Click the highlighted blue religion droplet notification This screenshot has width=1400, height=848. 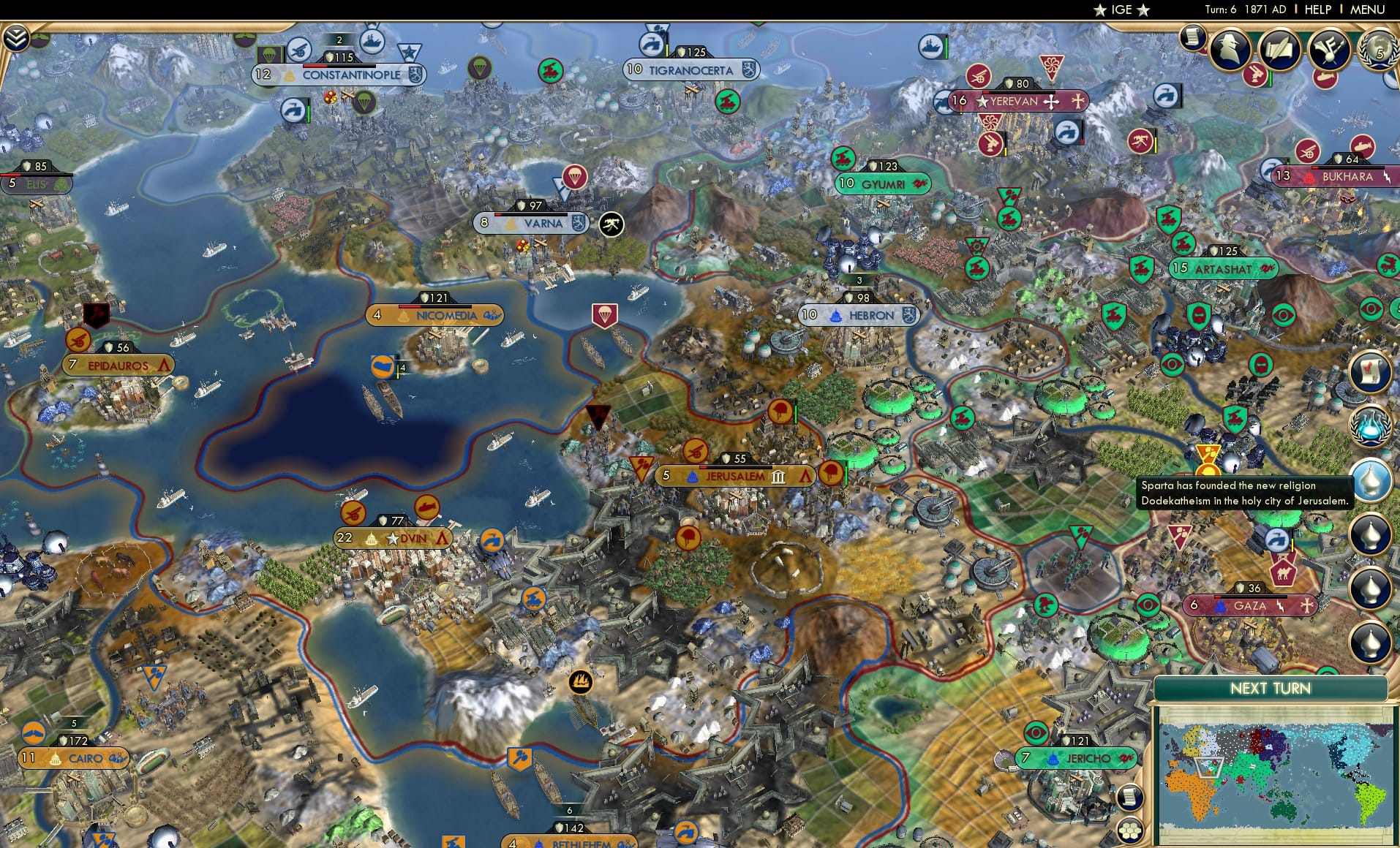1371,480
